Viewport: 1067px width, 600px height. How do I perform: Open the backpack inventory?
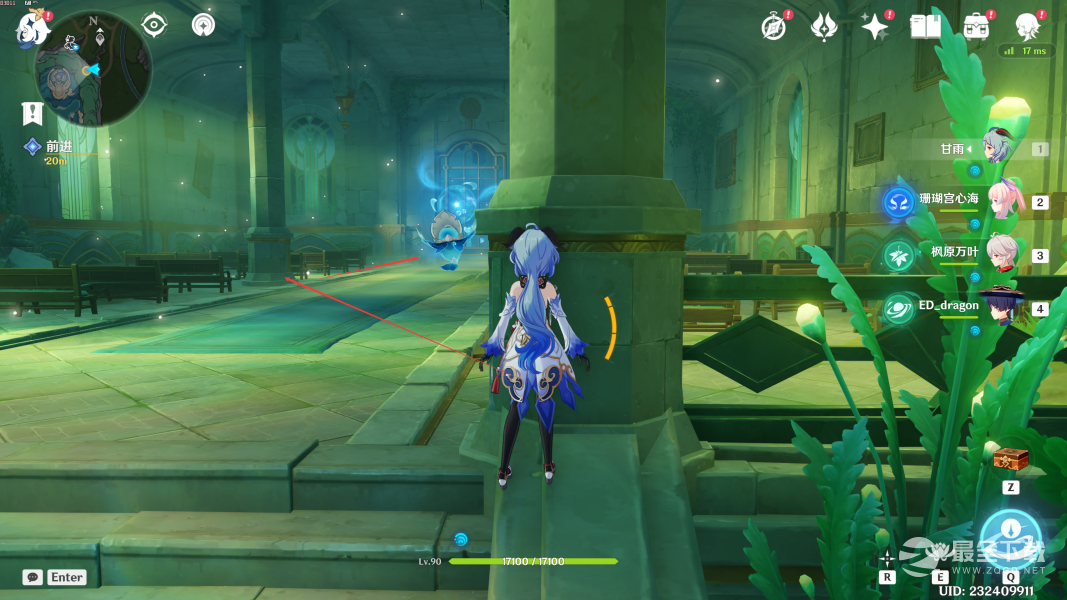975,26
